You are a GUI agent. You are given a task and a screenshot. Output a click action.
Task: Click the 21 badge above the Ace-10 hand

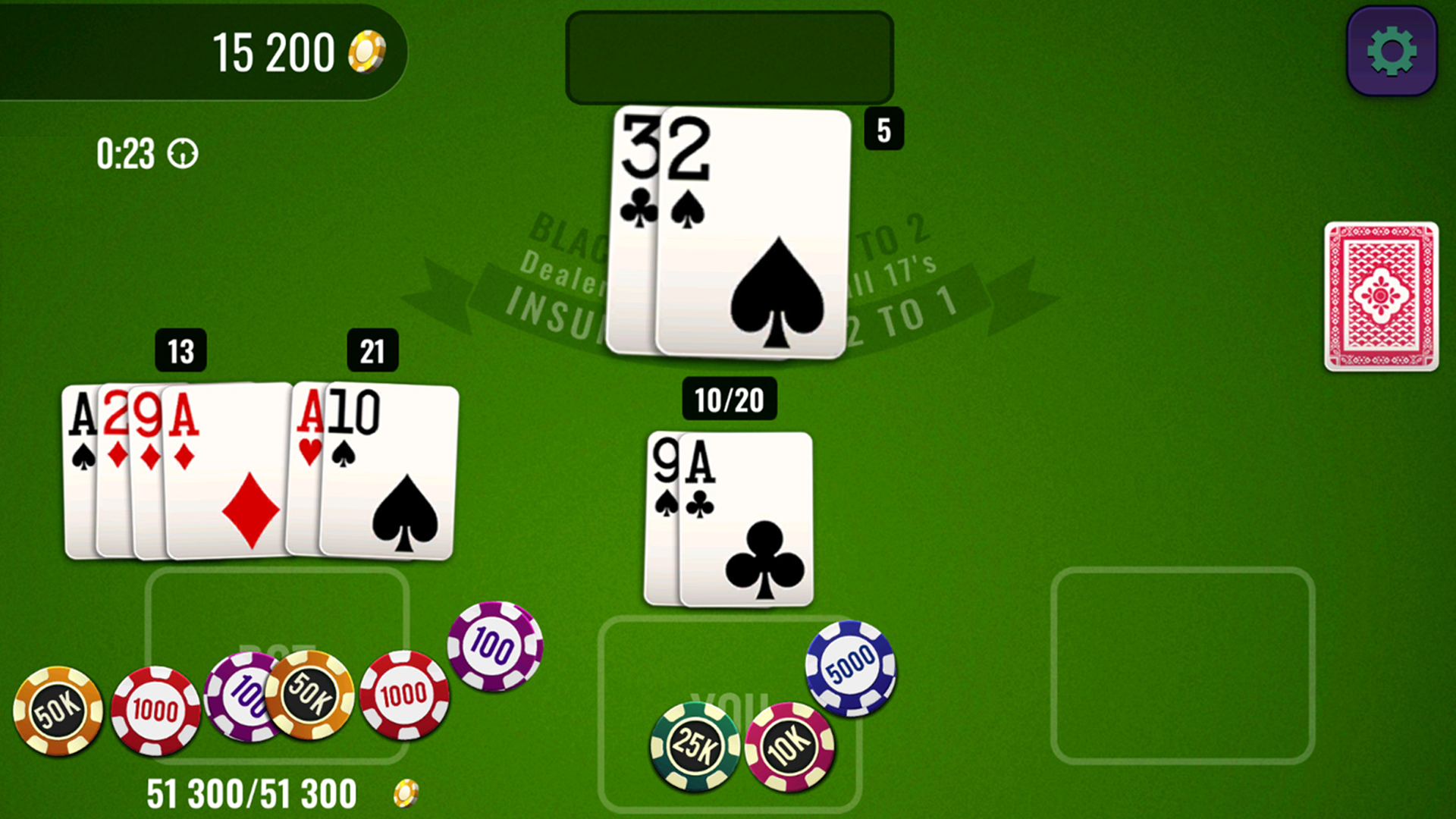(372, 351)
